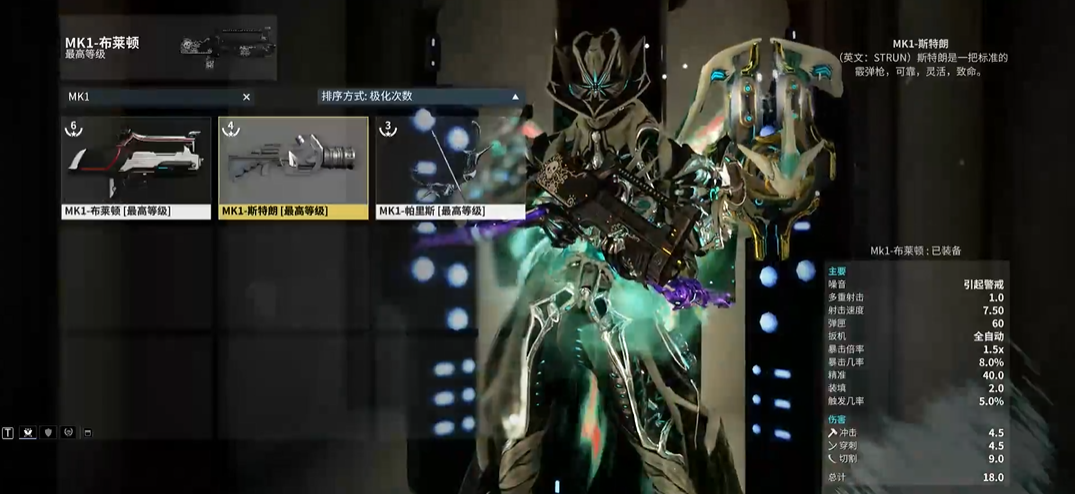Switch to the shield filter icon
1075x494 pixels.
(x=48, y=433)
